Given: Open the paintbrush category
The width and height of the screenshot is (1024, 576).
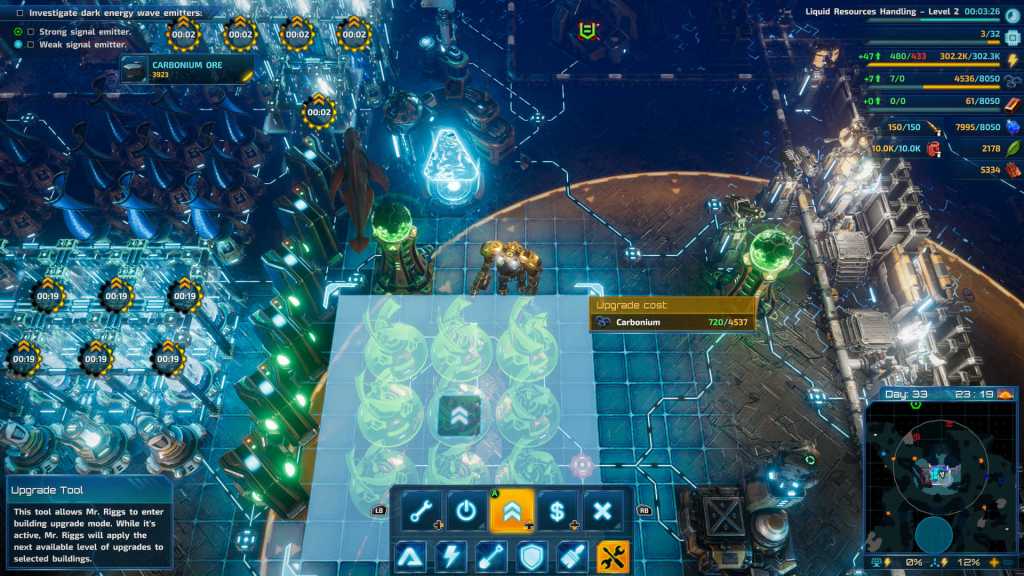Looking at the screenshot, I should point(572,555).
